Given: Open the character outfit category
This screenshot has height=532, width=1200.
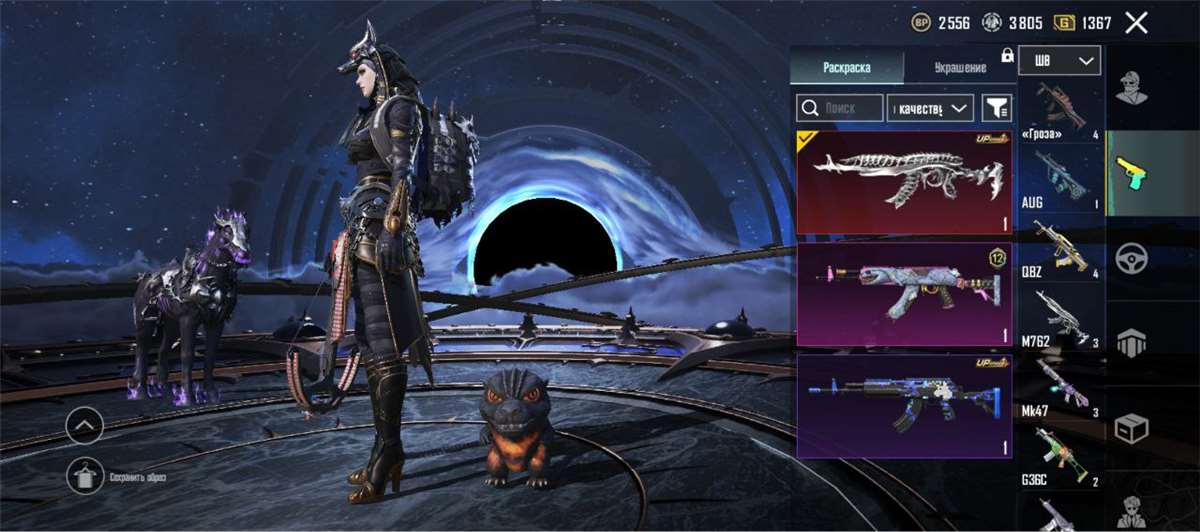Looking at the screenshot, I should (1131, 88).
